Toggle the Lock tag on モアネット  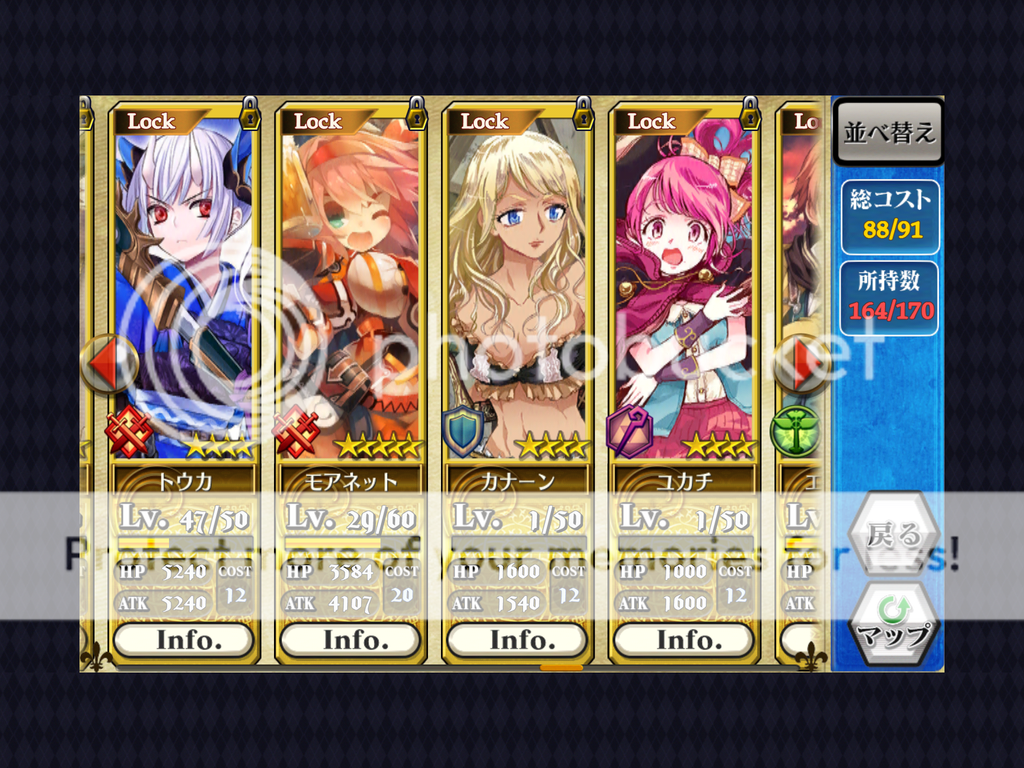(x=320, y=121)
